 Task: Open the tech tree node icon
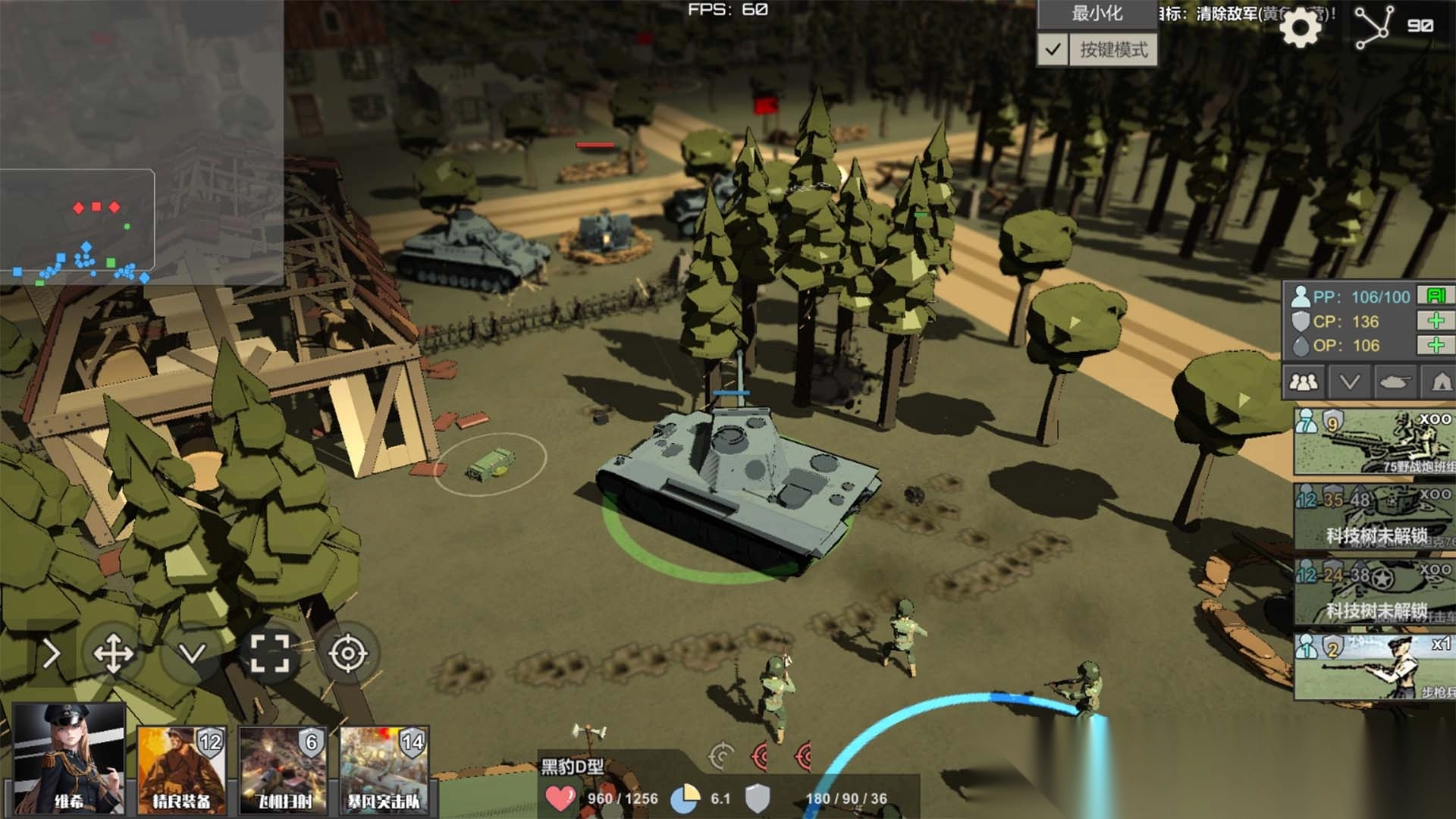1374,27
